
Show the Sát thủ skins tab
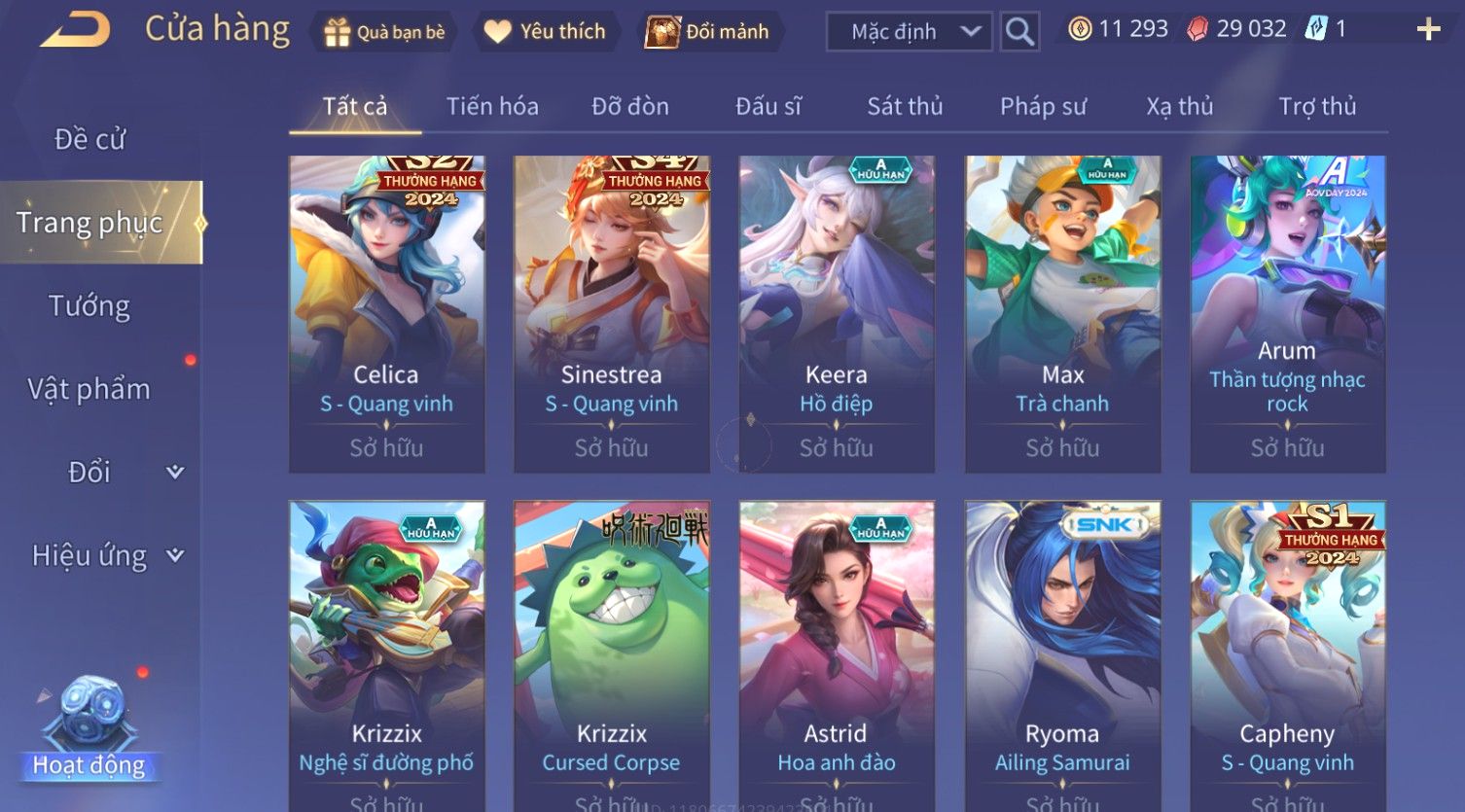tap(905, 106)
